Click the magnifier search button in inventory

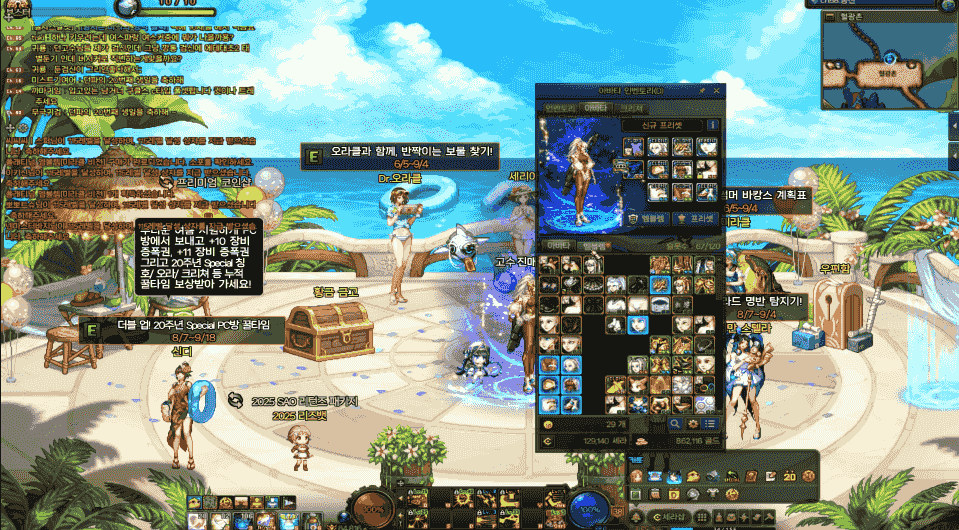coord(677,424)
